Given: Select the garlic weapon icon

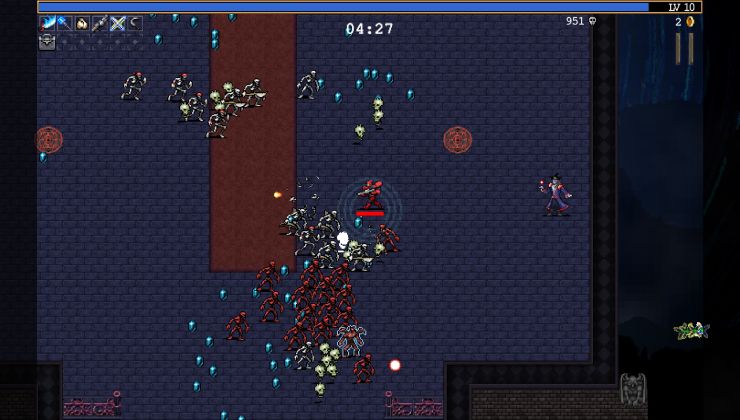Looking at the screenshot, I should (x=82, y=23).
